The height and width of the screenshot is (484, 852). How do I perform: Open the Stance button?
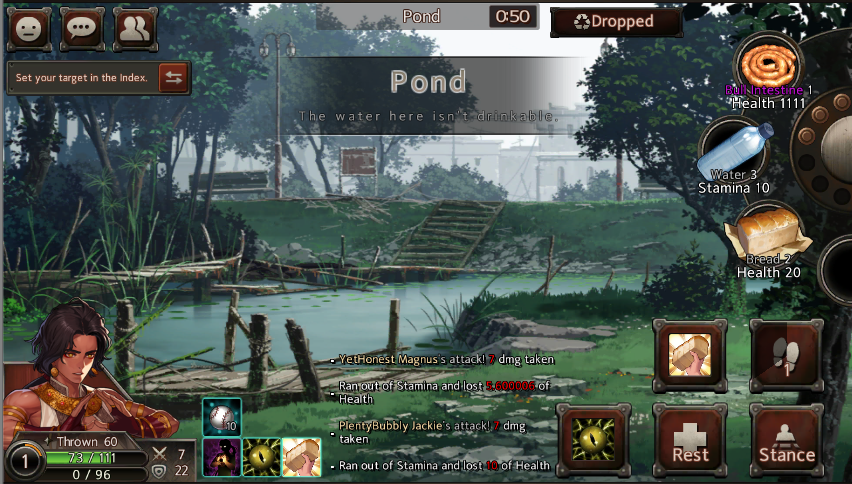coord(786,440)
